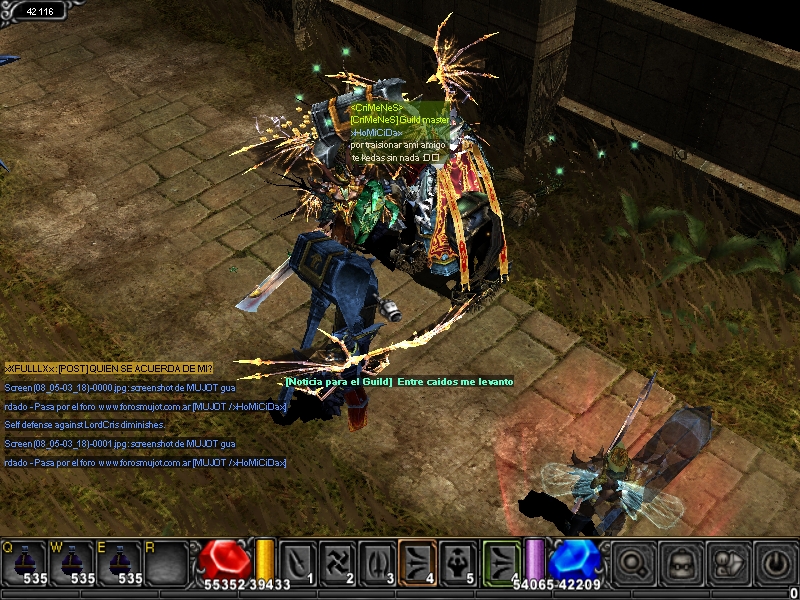Image resolution: width=800 pixels, height=600 pixels.
Task: Click the guild notice chat message
Action: pos(399,382)
